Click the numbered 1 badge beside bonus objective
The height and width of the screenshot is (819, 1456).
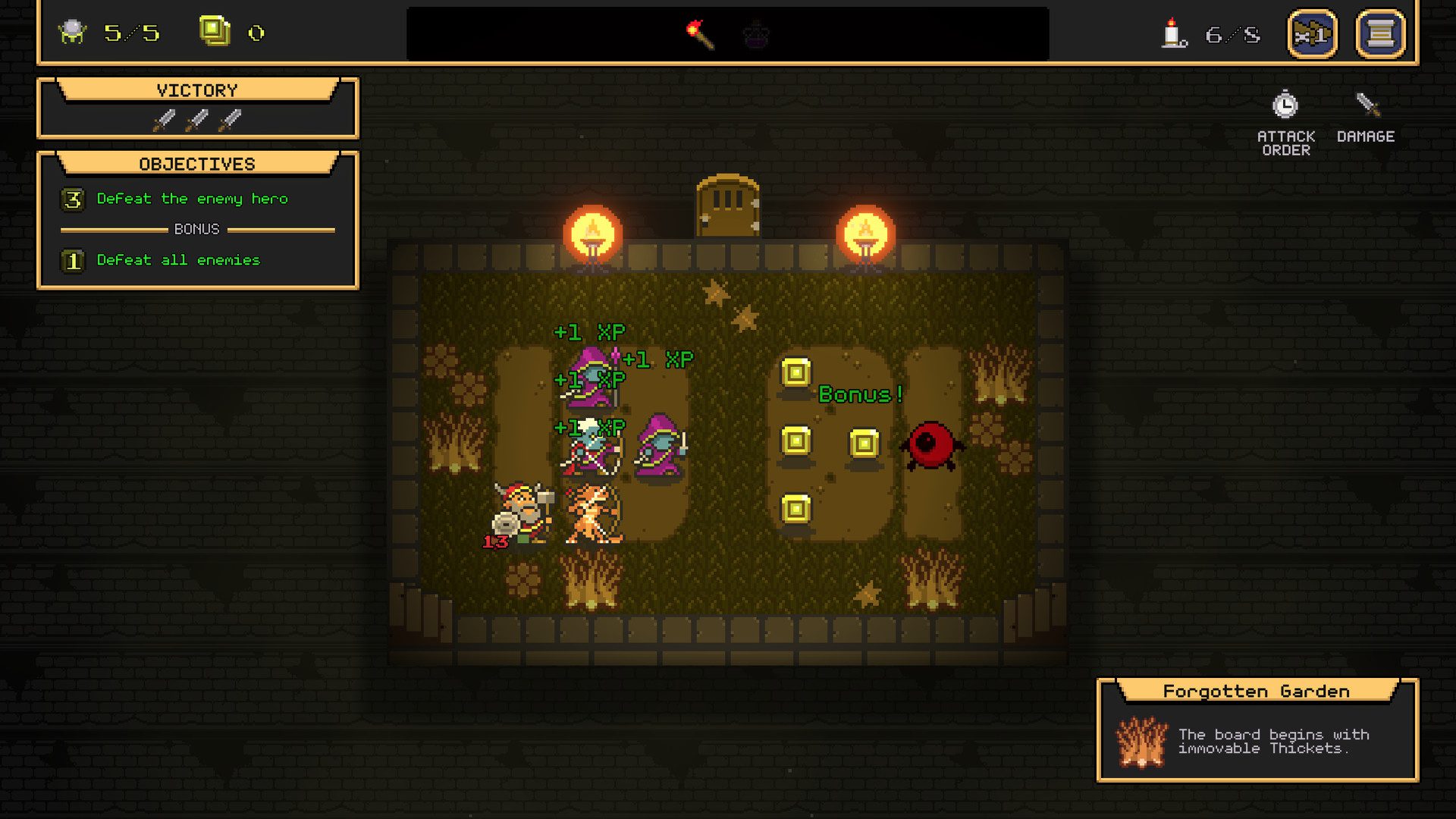[73, 260]
